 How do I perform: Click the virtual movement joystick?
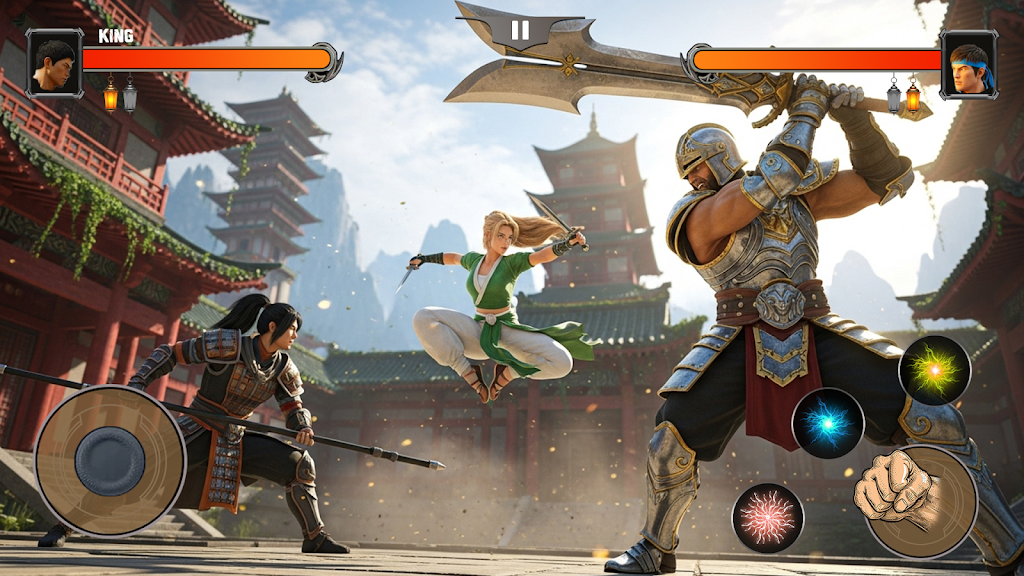[x=110, y=461]
